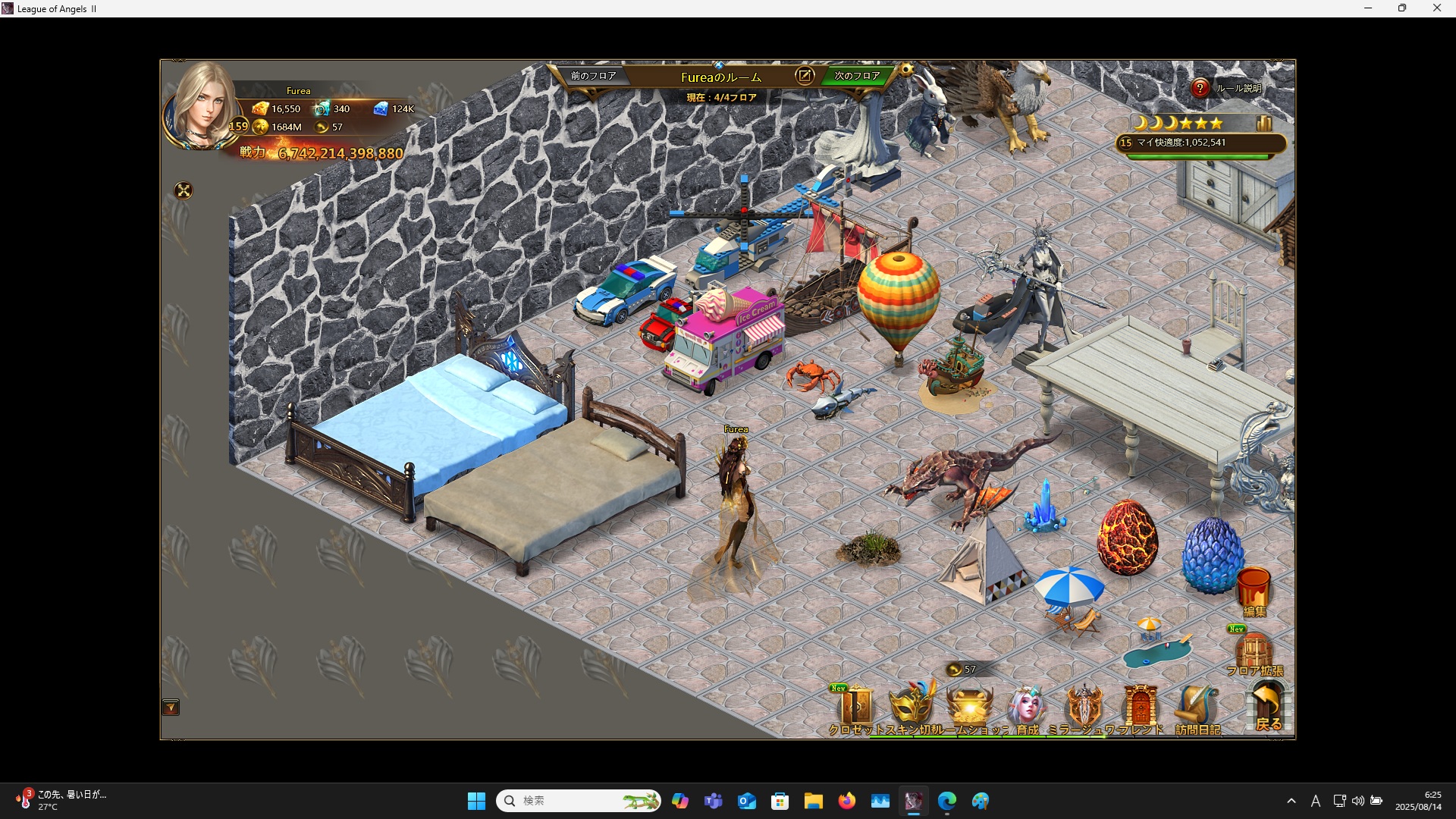Open the comfort ranking chart icon
Image resolution: width=1456 pixels, height=819 pixels.
click(x=1264, y=123)
